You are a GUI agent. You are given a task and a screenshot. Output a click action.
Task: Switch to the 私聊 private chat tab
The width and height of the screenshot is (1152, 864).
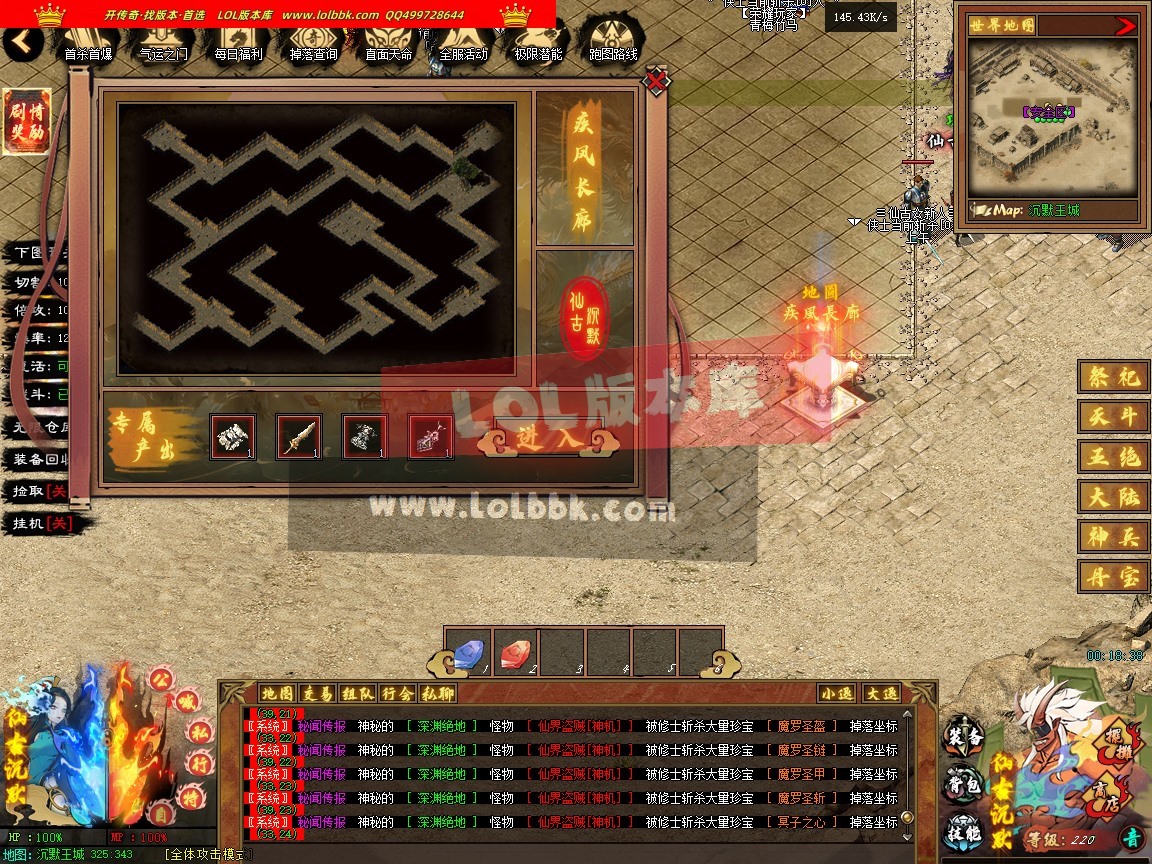(x=438, y=693)
